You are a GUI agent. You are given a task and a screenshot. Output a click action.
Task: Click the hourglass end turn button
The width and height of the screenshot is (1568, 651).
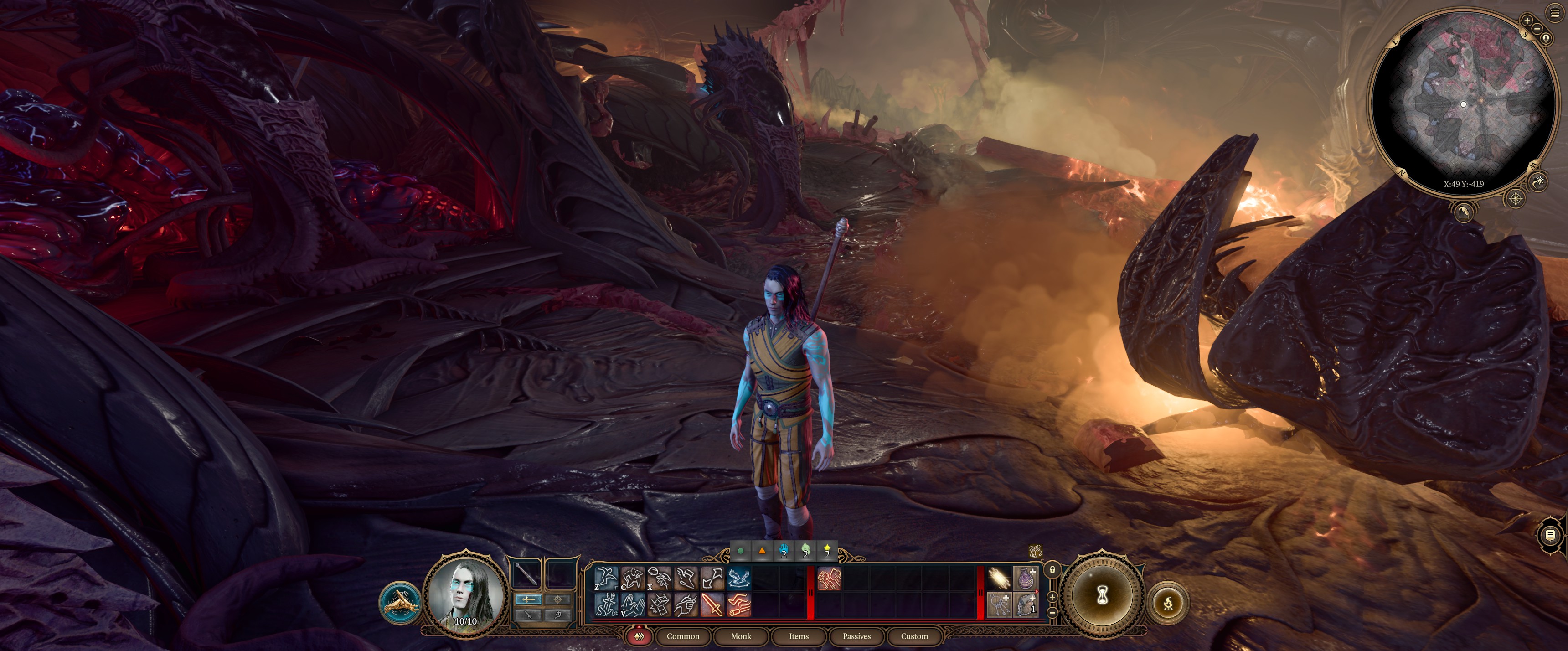[x=1102, y=595]
